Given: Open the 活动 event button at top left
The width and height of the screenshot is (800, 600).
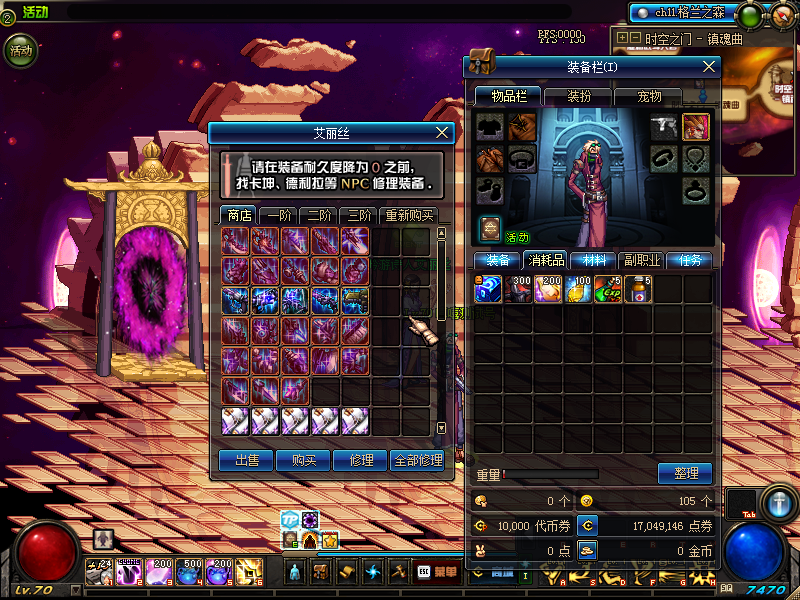Looking at the screenshot, I should 20,50.
